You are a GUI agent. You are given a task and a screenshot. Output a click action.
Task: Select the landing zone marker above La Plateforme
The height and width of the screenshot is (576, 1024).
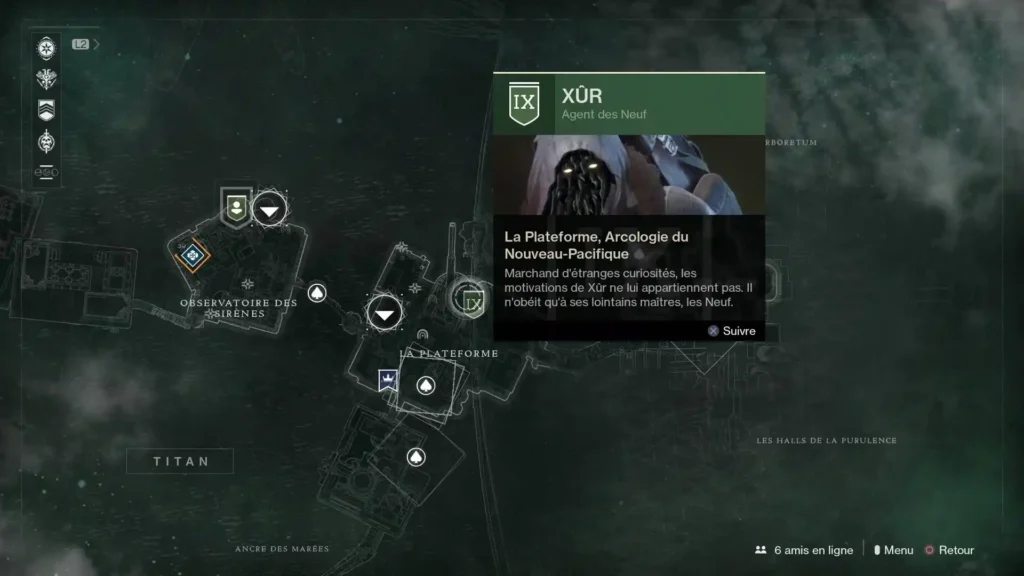[x=384, y=314]
